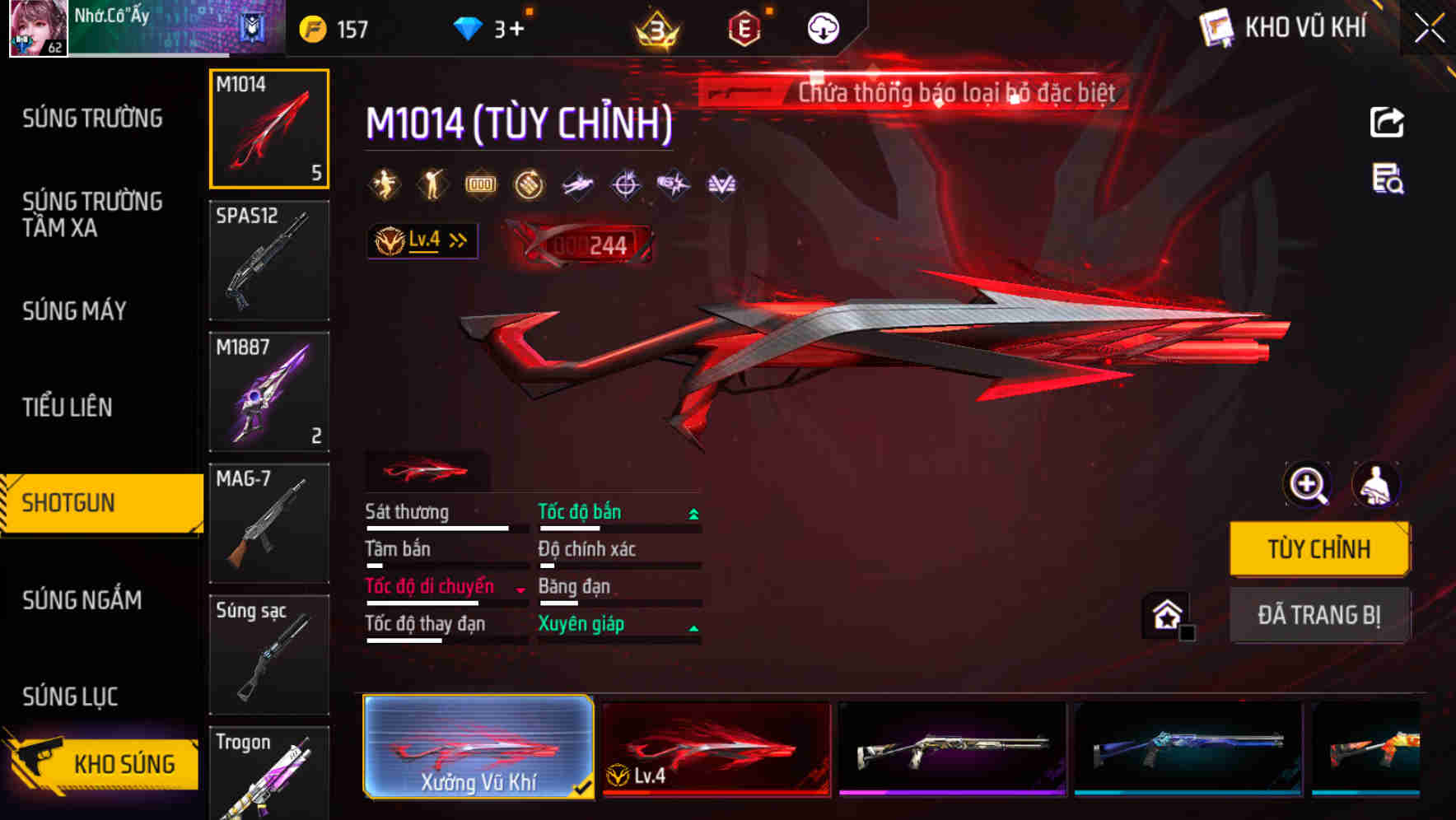Screen dimensions: 1456x820
Task: Expand rank badge 3 in top bar
Action: pos(657,29)
